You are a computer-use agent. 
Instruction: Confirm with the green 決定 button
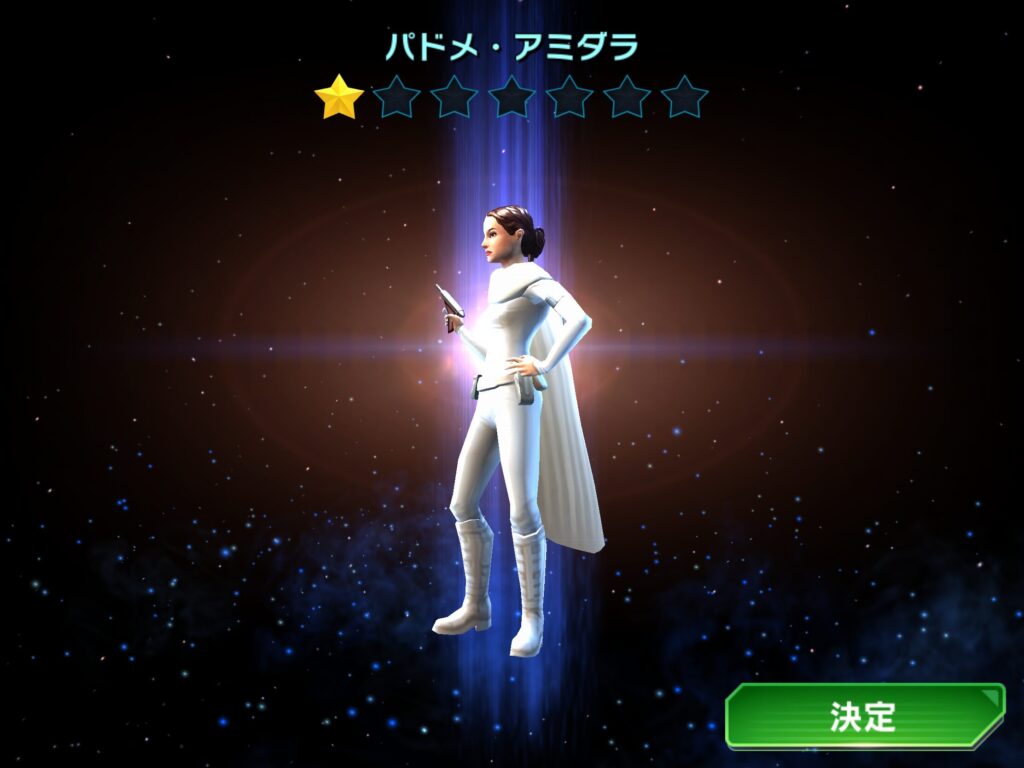pyautogui.click(x=864, y=716)
